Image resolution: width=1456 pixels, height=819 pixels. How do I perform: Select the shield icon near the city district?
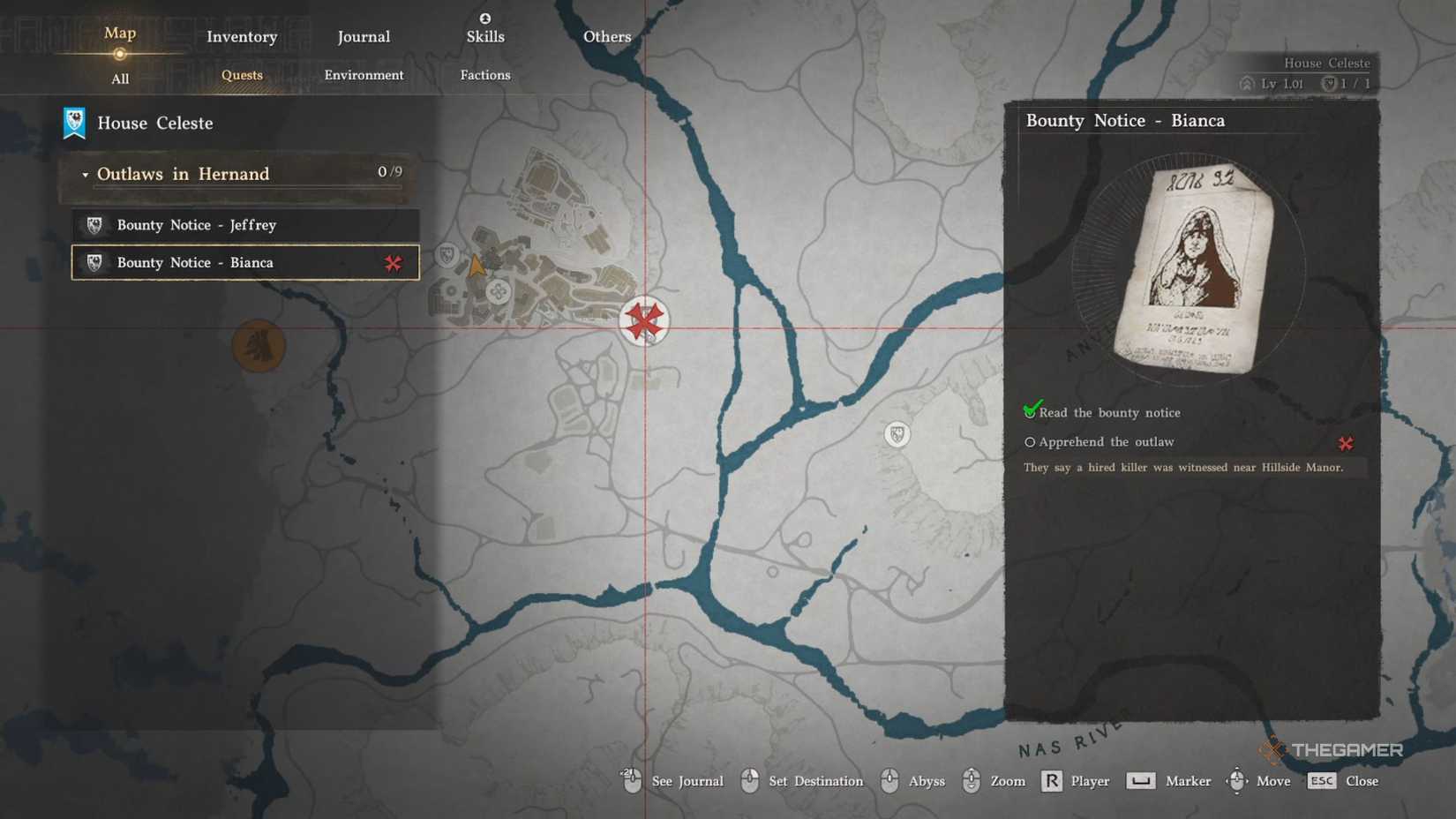tap(446, 254)
